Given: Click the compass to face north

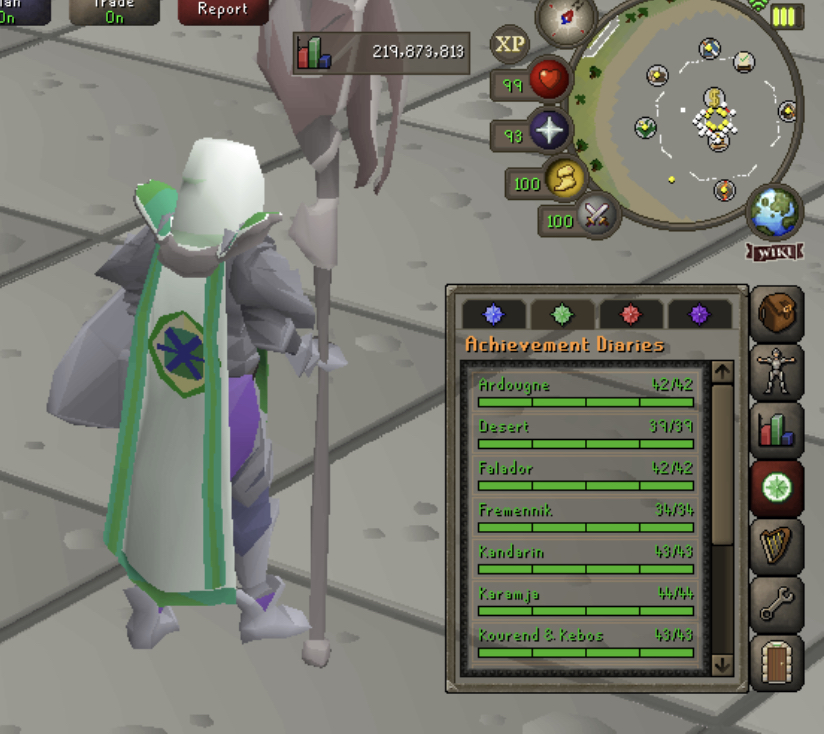Looking at the screenshot, I should click(567, 18).
